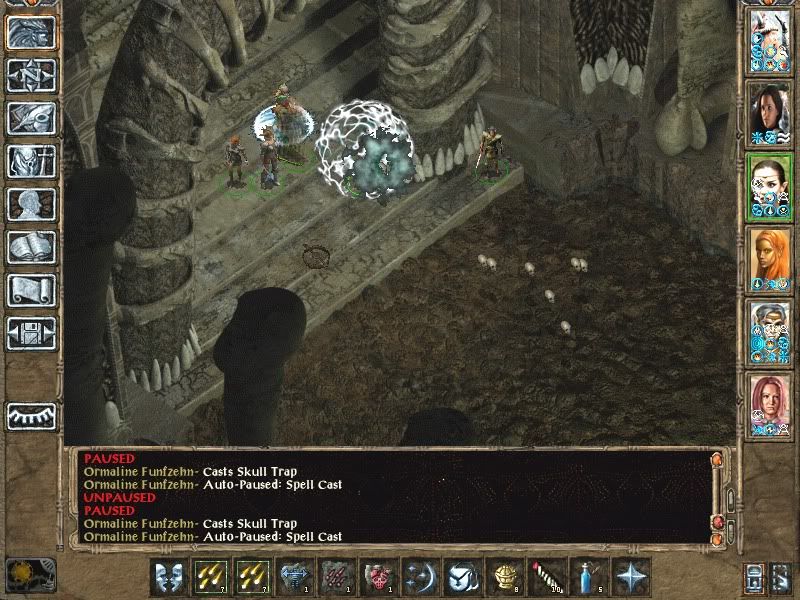
Task: Open special abilities four-pointed star button
Action: tap(631, 577)
